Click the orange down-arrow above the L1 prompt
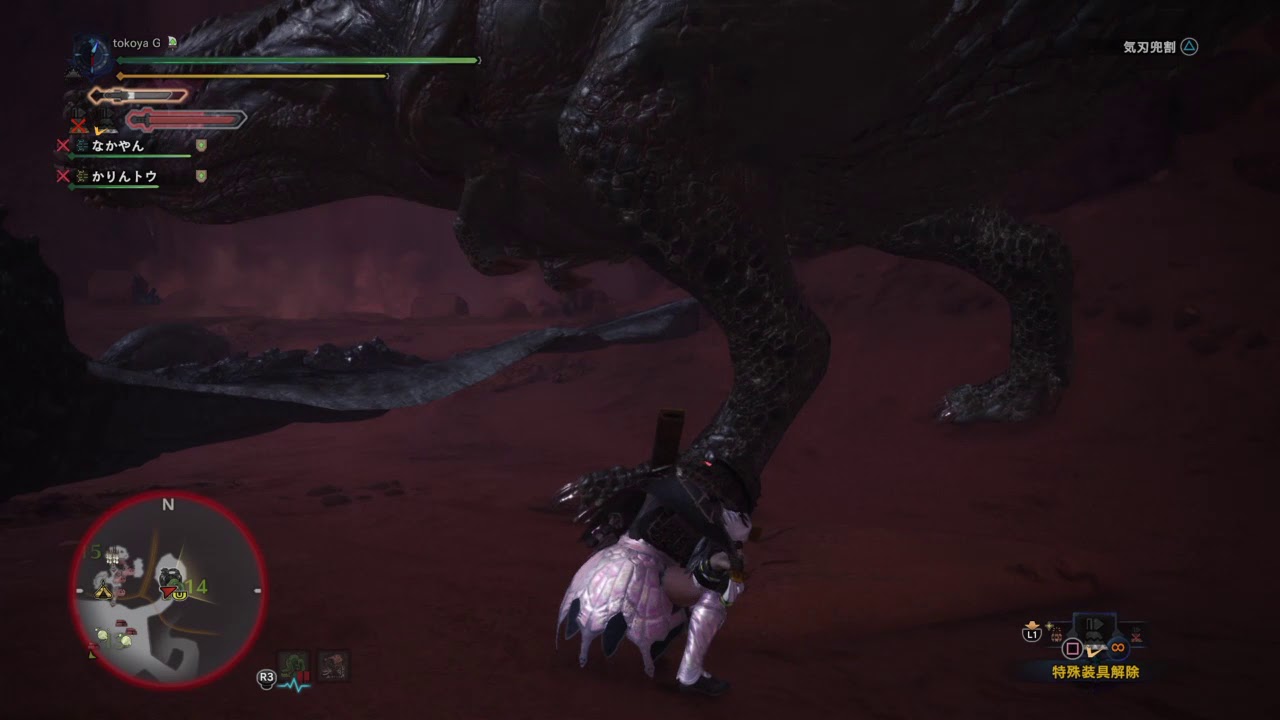 tap(1032, 623)
